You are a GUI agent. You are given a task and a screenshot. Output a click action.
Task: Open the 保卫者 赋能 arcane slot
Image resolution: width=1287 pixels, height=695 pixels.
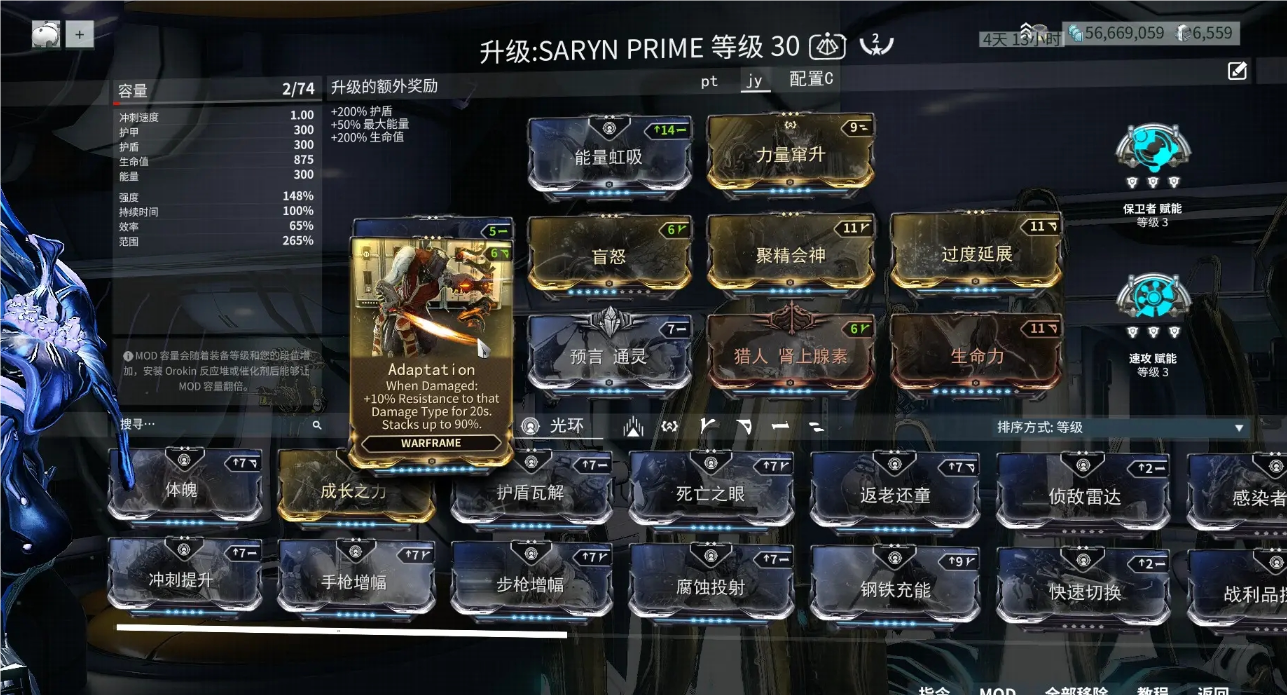click(1153, 159)
